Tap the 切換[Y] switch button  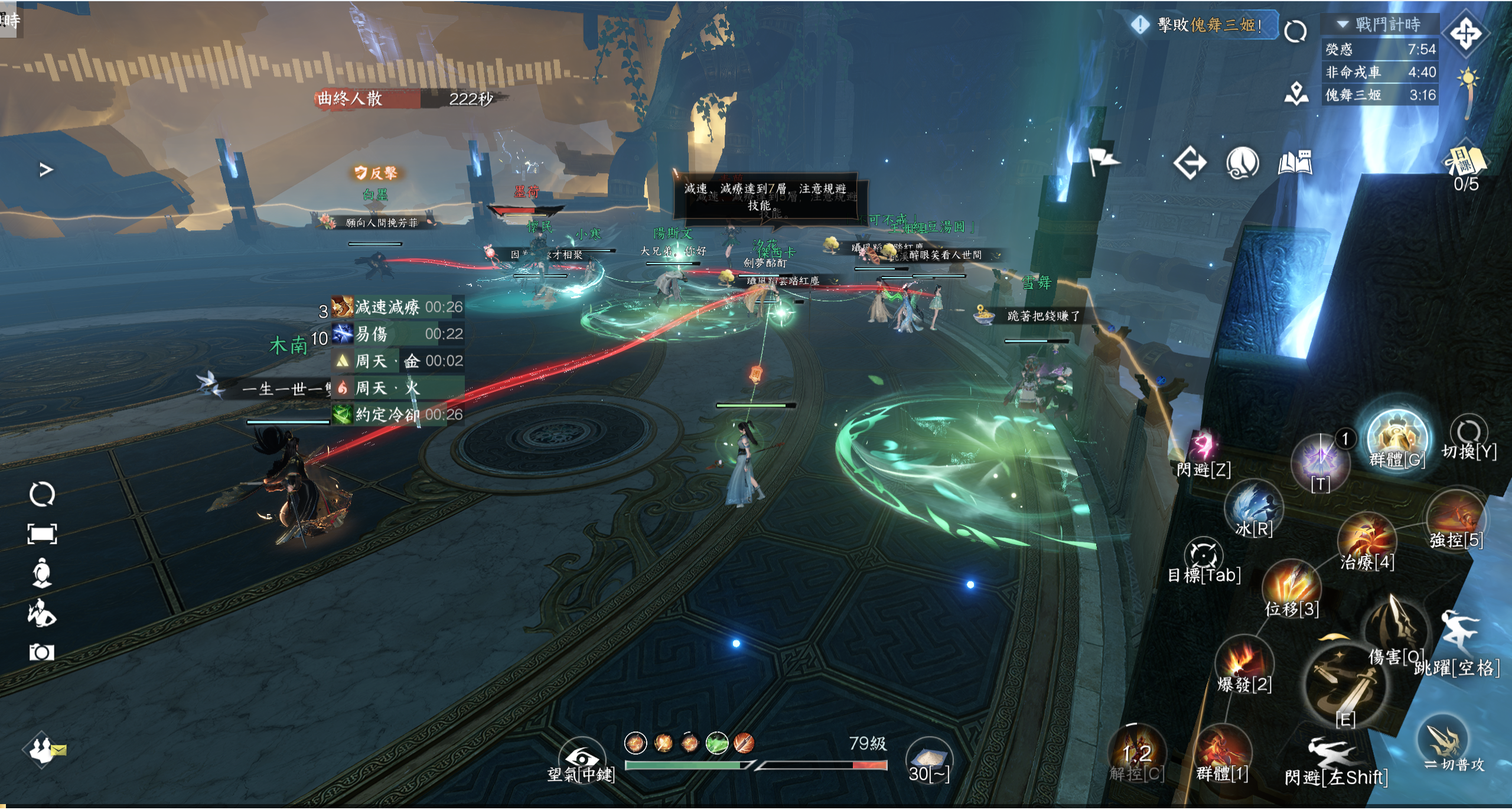(1468, 434)
